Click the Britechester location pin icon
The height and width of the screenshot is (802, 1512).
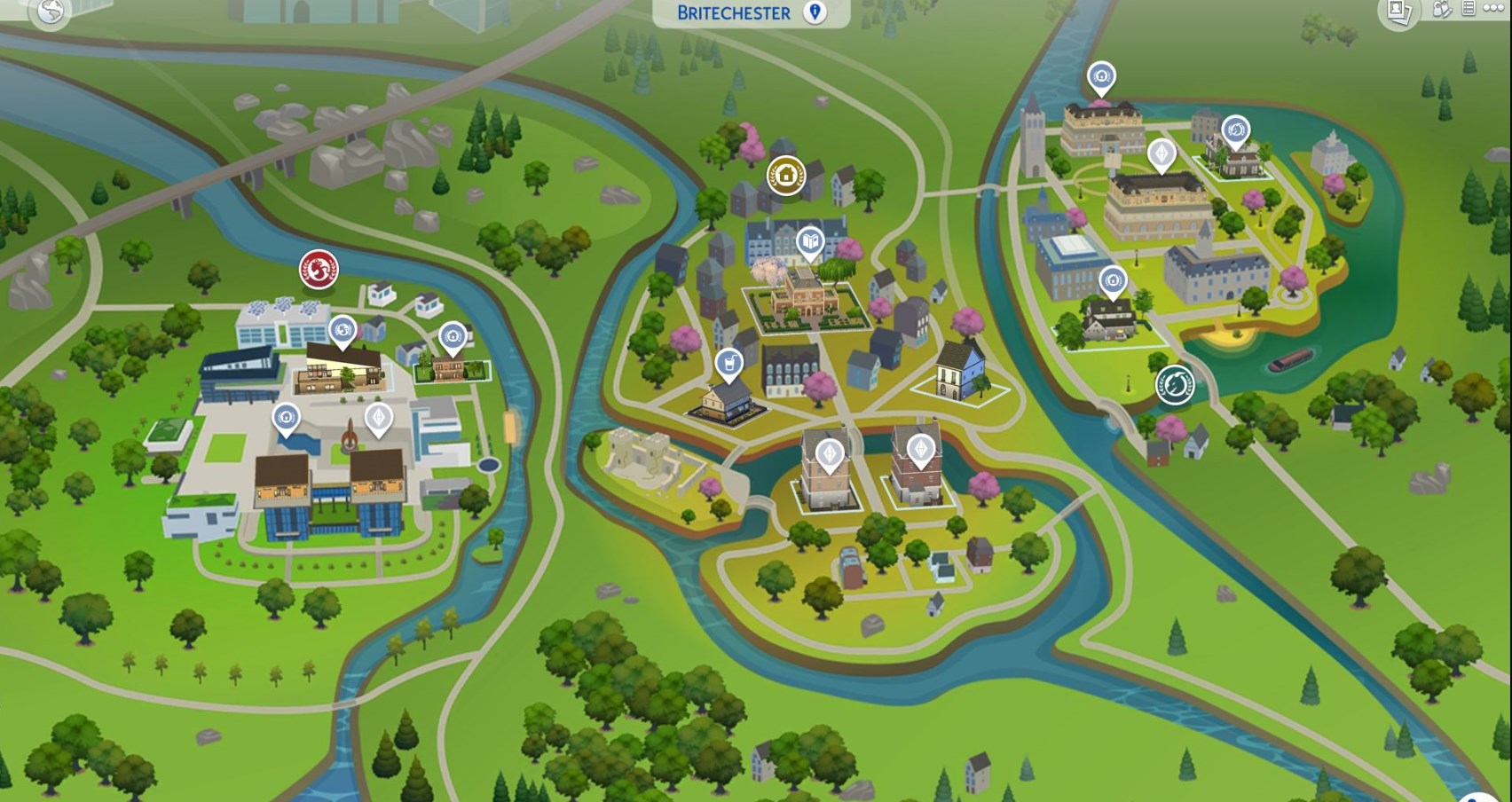click(814, 12)
